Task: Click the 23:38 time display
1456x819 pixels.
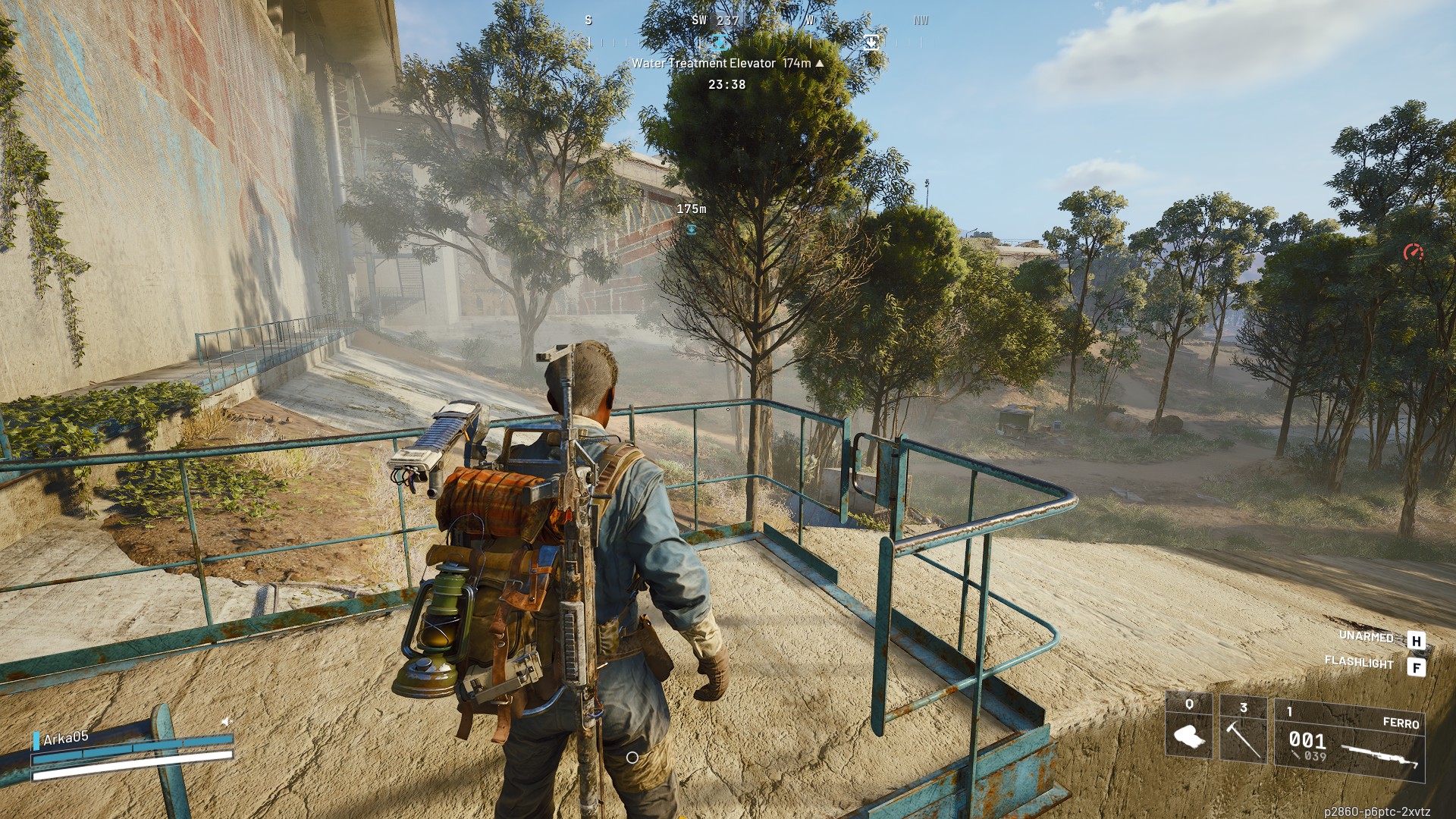Action: coord(727,84)
